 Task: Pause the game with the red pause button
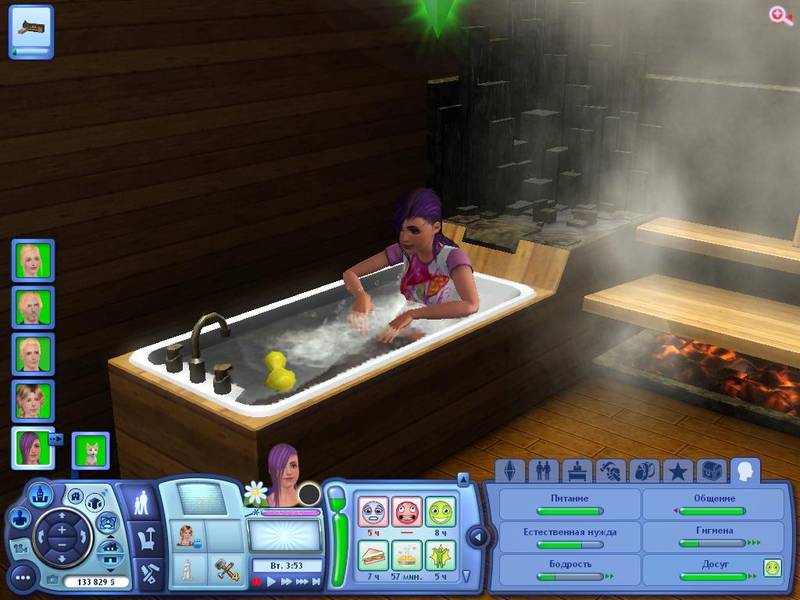click(x=257, y=581)
